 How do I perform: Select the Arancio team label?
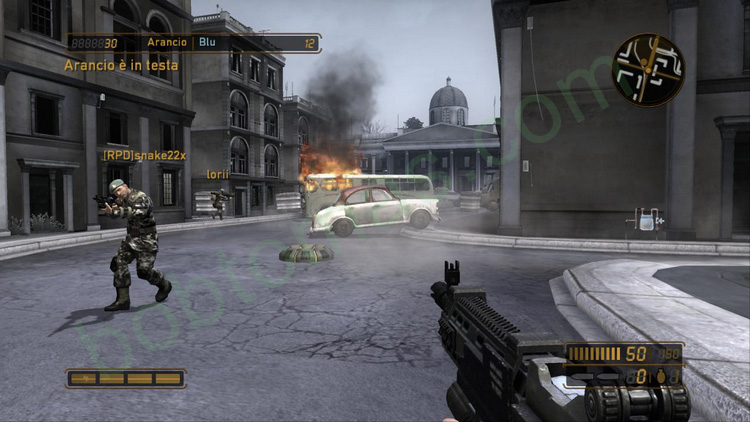[167, 43]
